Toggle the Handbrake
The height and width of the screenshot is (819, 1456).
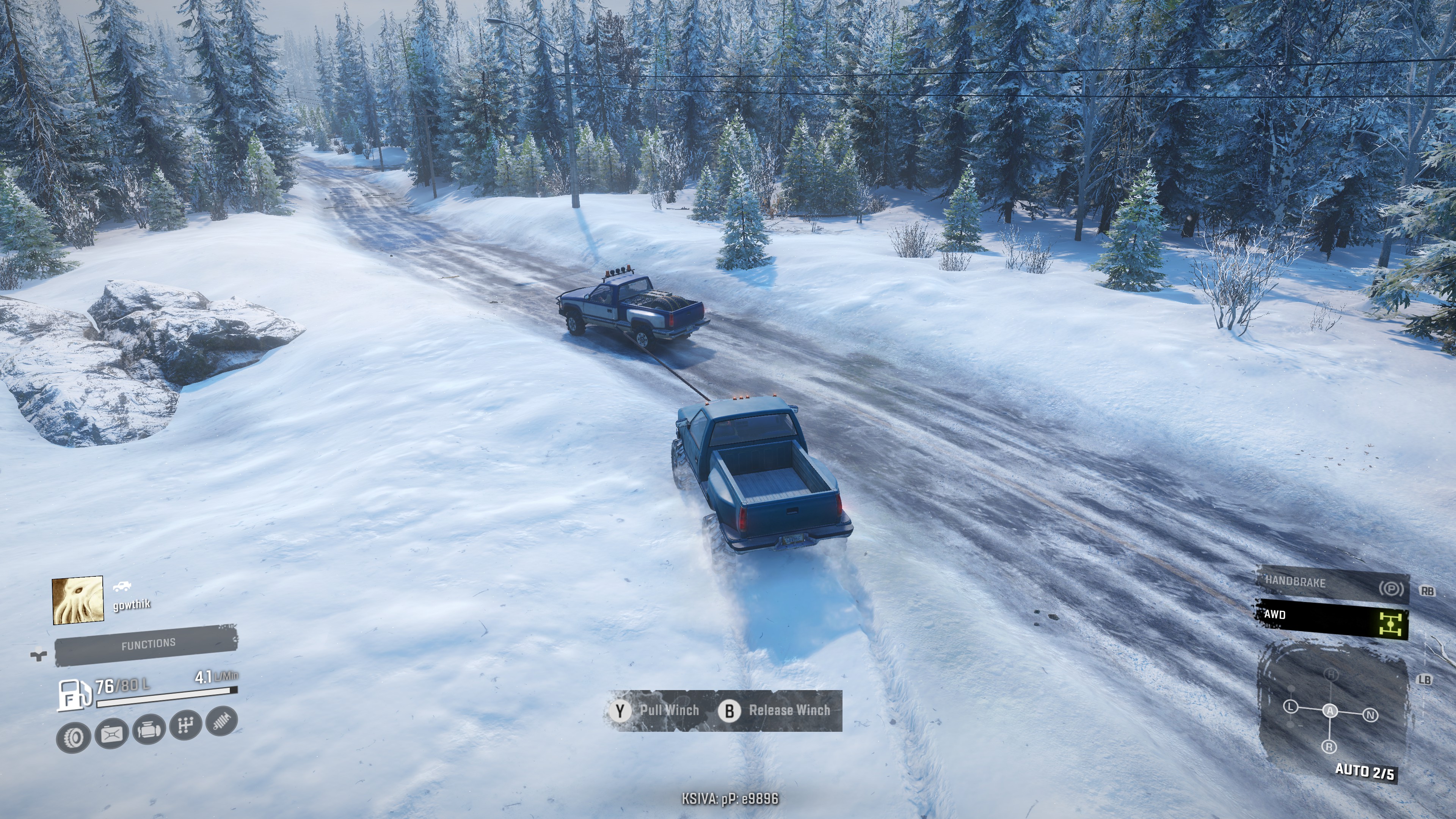click(1332, 585)
